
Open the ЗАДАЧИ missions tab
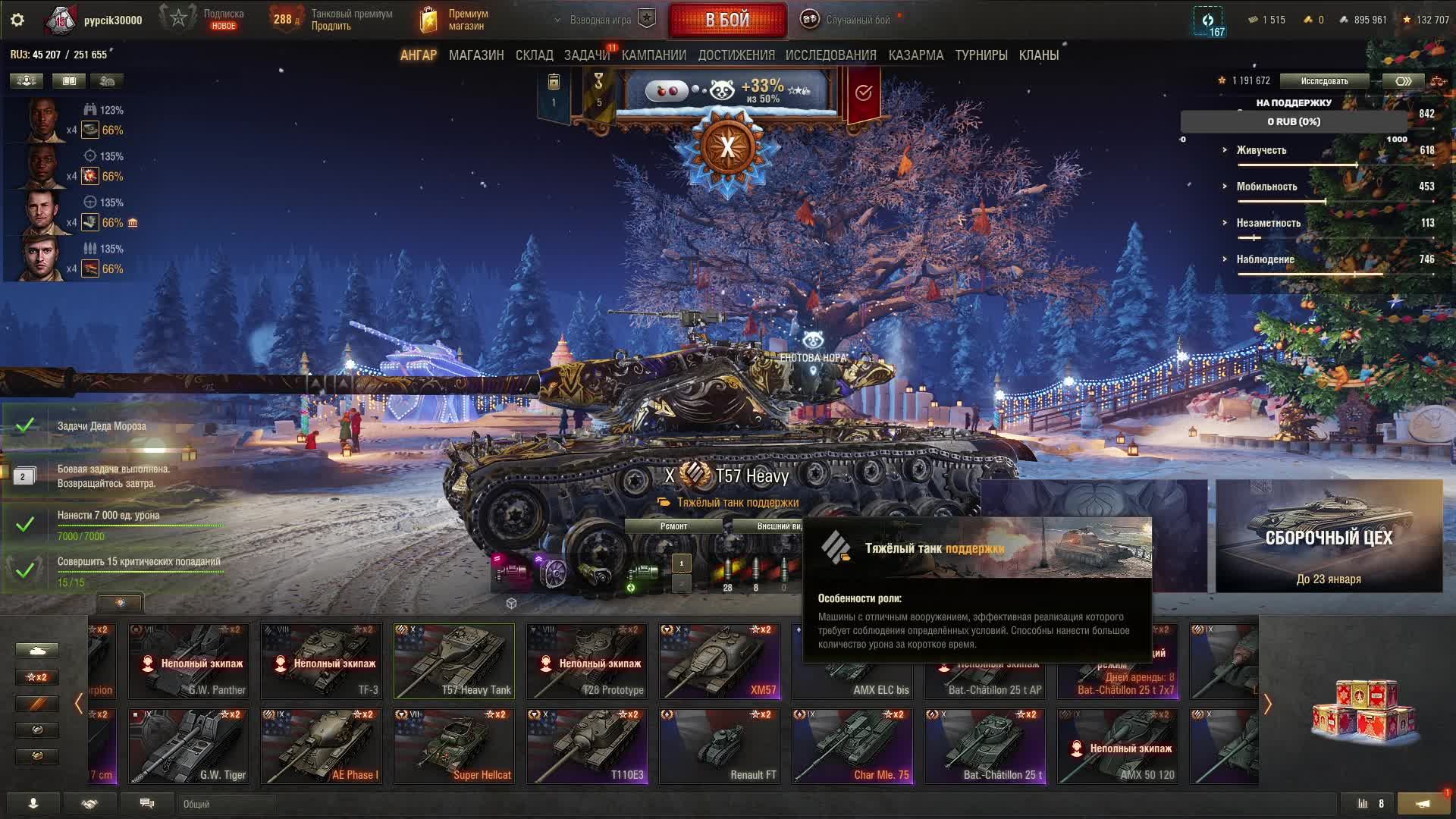[x=586, y=55]
